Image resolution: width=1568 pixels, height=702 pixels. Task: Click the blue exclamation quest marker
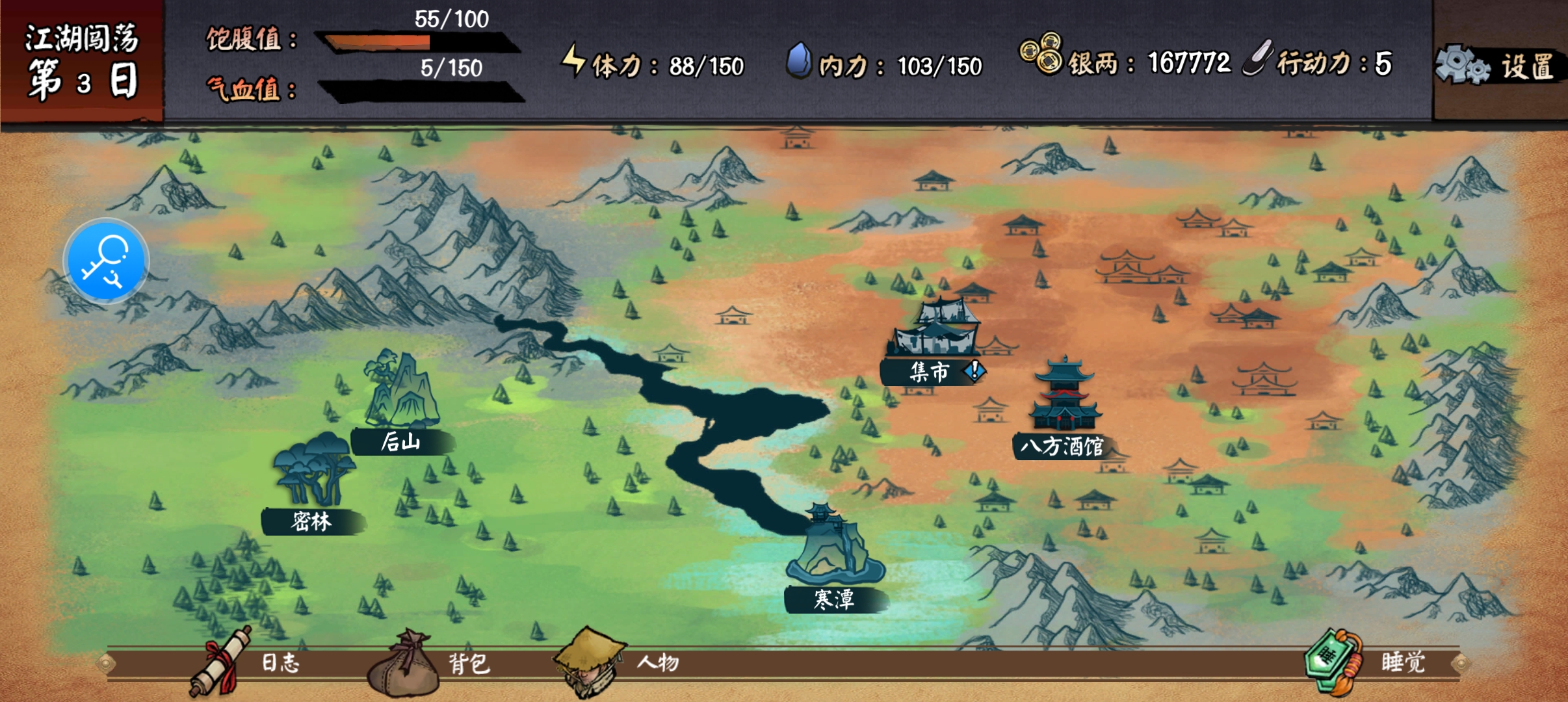[x=974, y=370]
